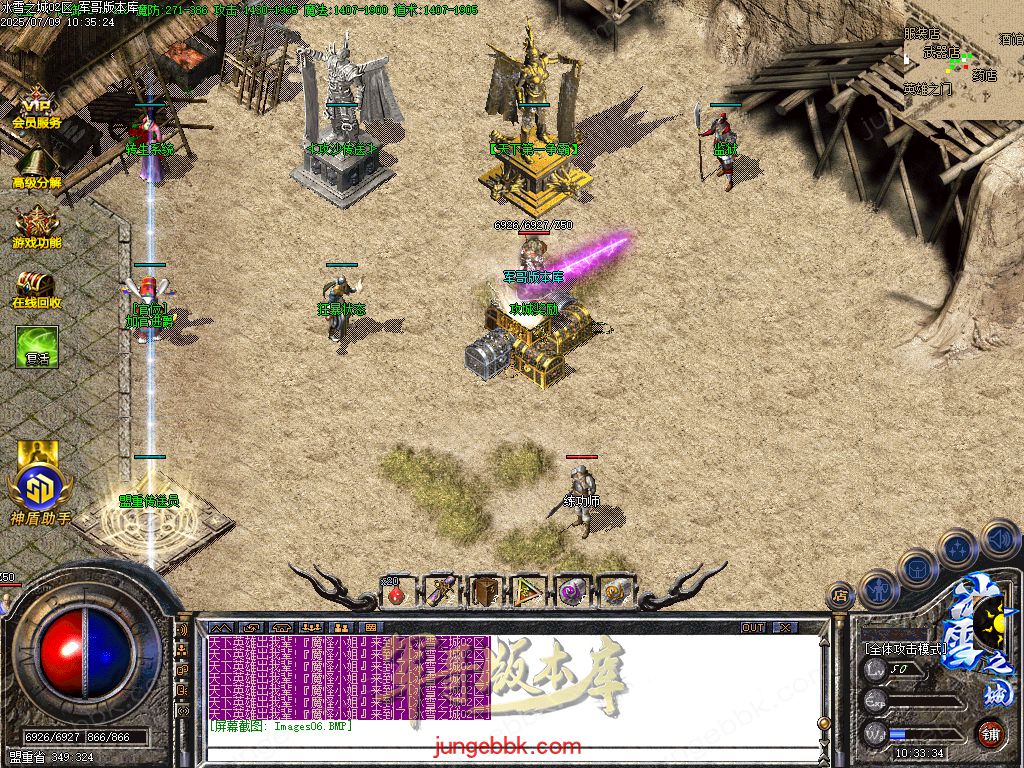Open the red 铺 stall button
This screenshot has height=768, width=1024.
[x=990, y=732]
